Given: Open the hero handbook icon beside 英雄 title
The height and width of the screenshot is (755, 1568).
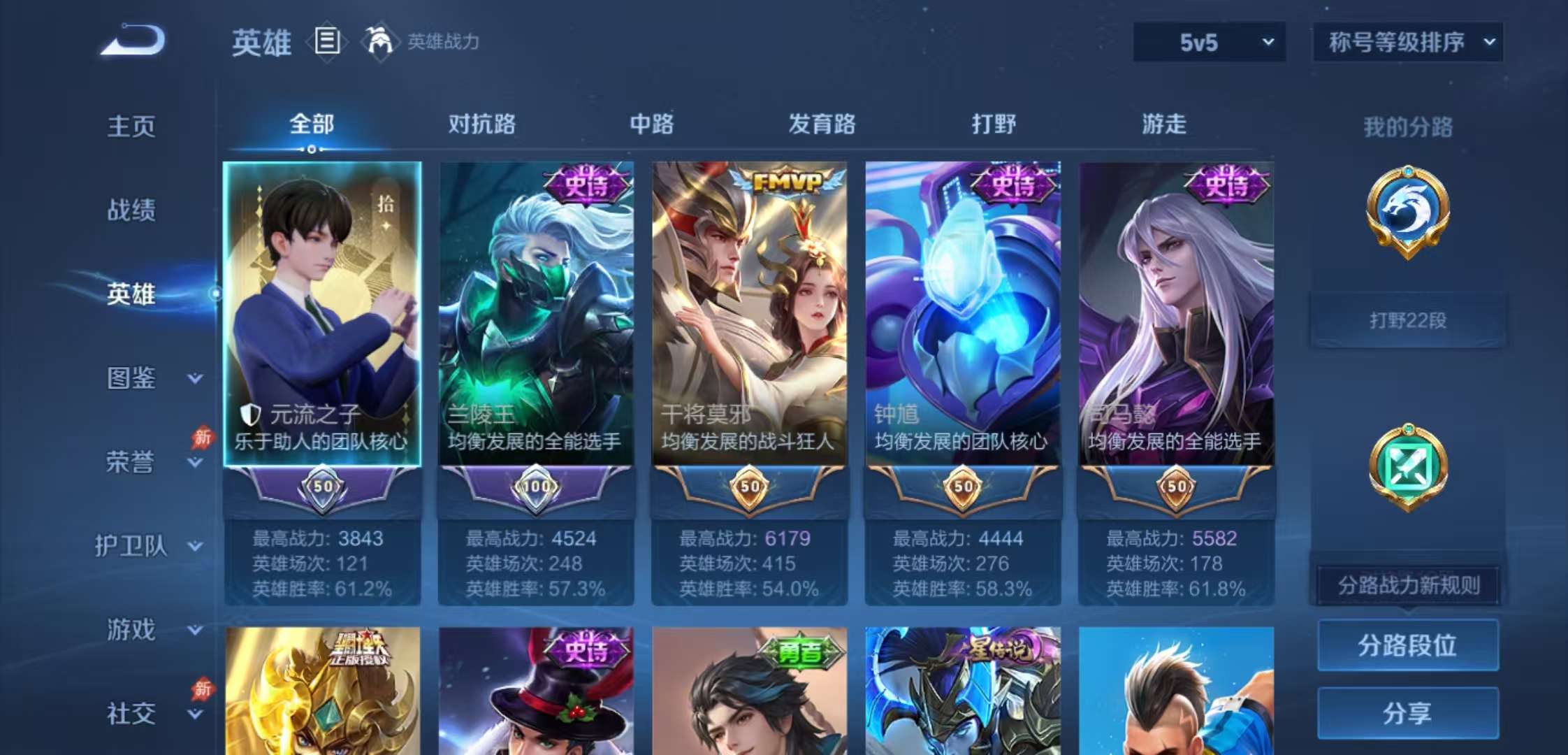Looking at the screenshot, I should (326, 42).
